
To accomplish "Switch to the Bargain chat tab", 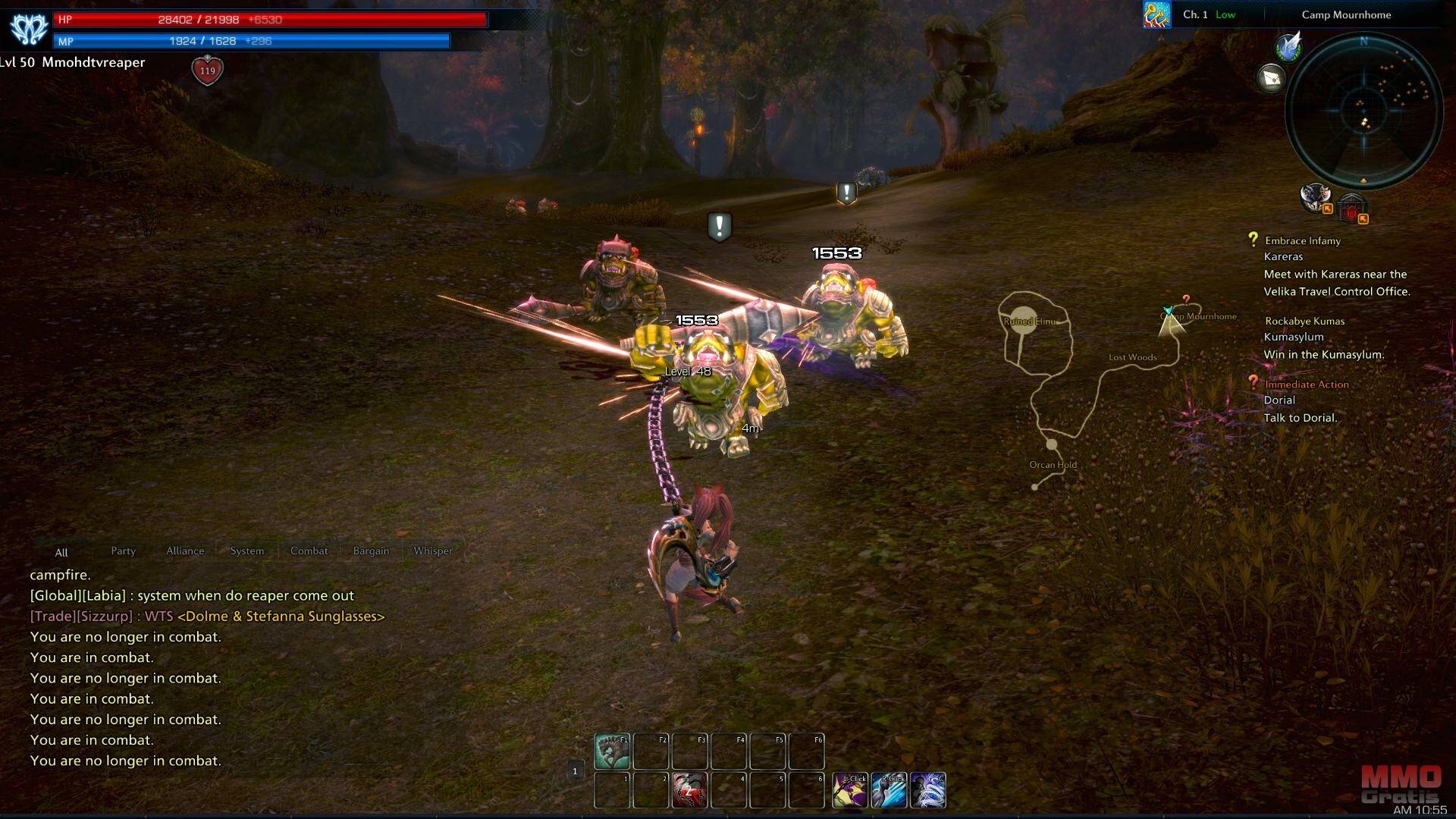I will point(371,551).
